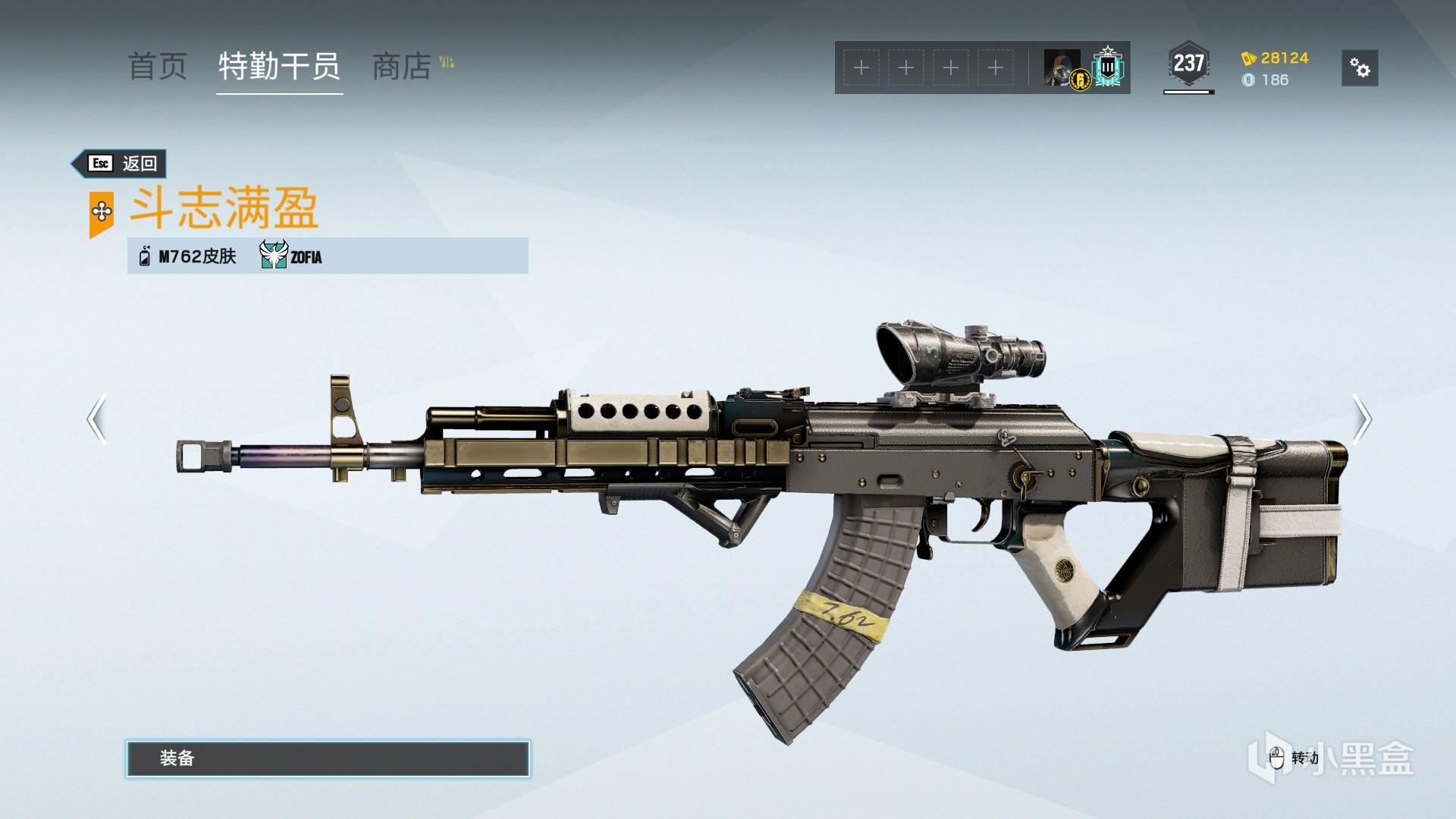
Task: Open the renown currency balance 28124
Action: [x=1276, y=58]
